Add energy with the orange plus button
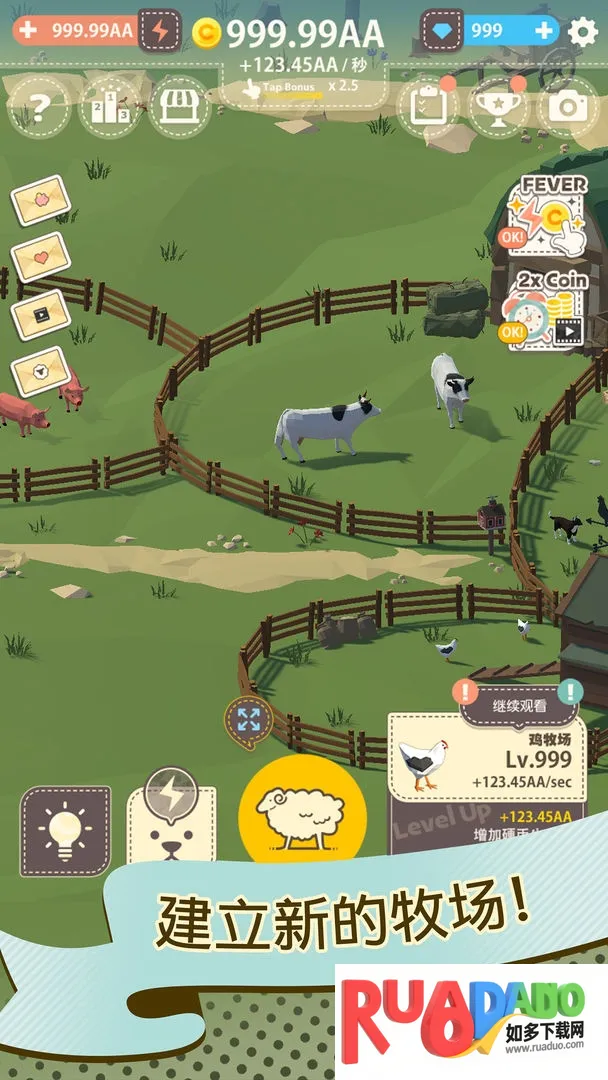The width and height of the screenshot is (608, 1080). point(28,30)
